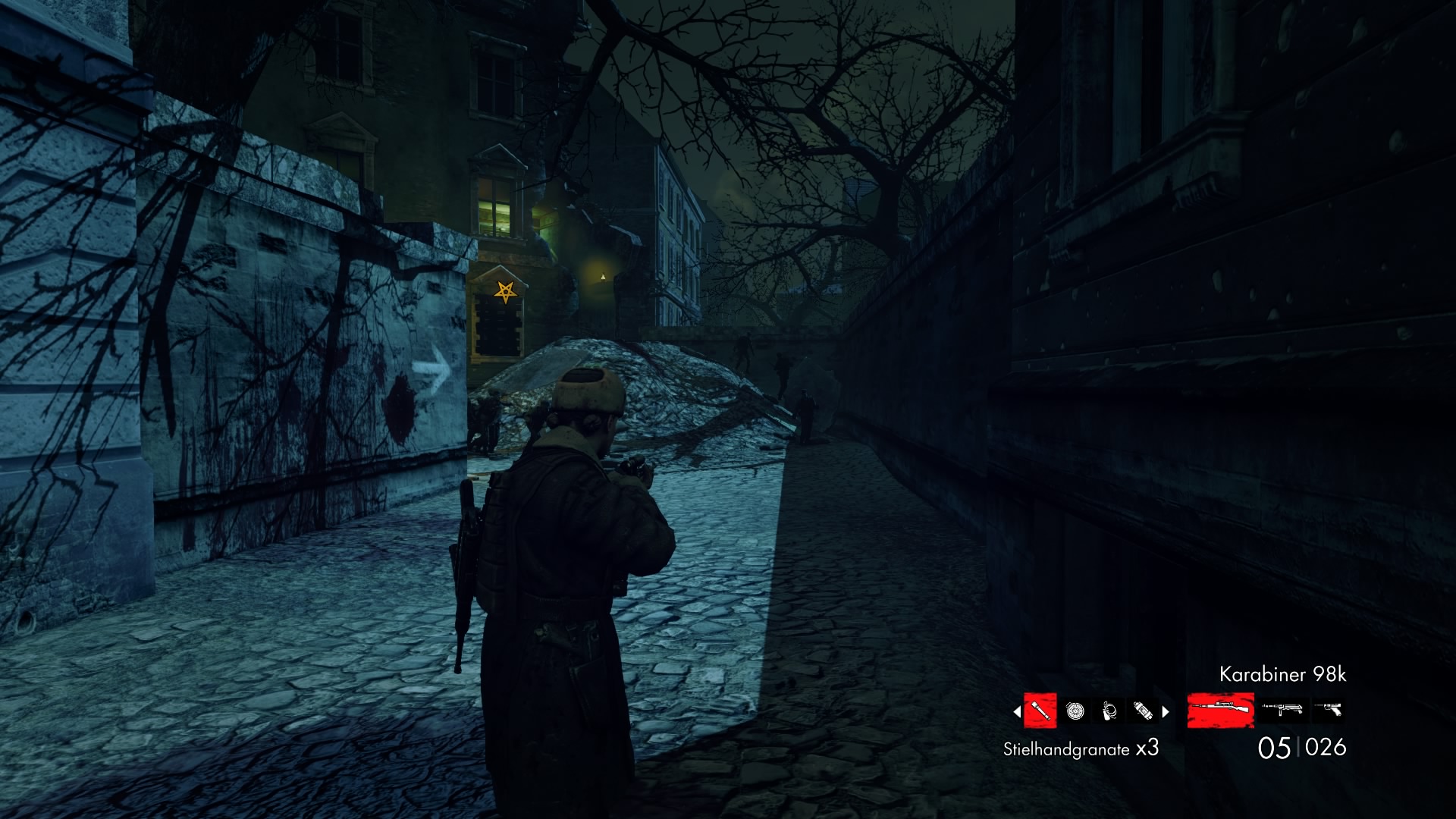
Task: Pick the dynamite stick item slot
Action: click(1143, 711)
